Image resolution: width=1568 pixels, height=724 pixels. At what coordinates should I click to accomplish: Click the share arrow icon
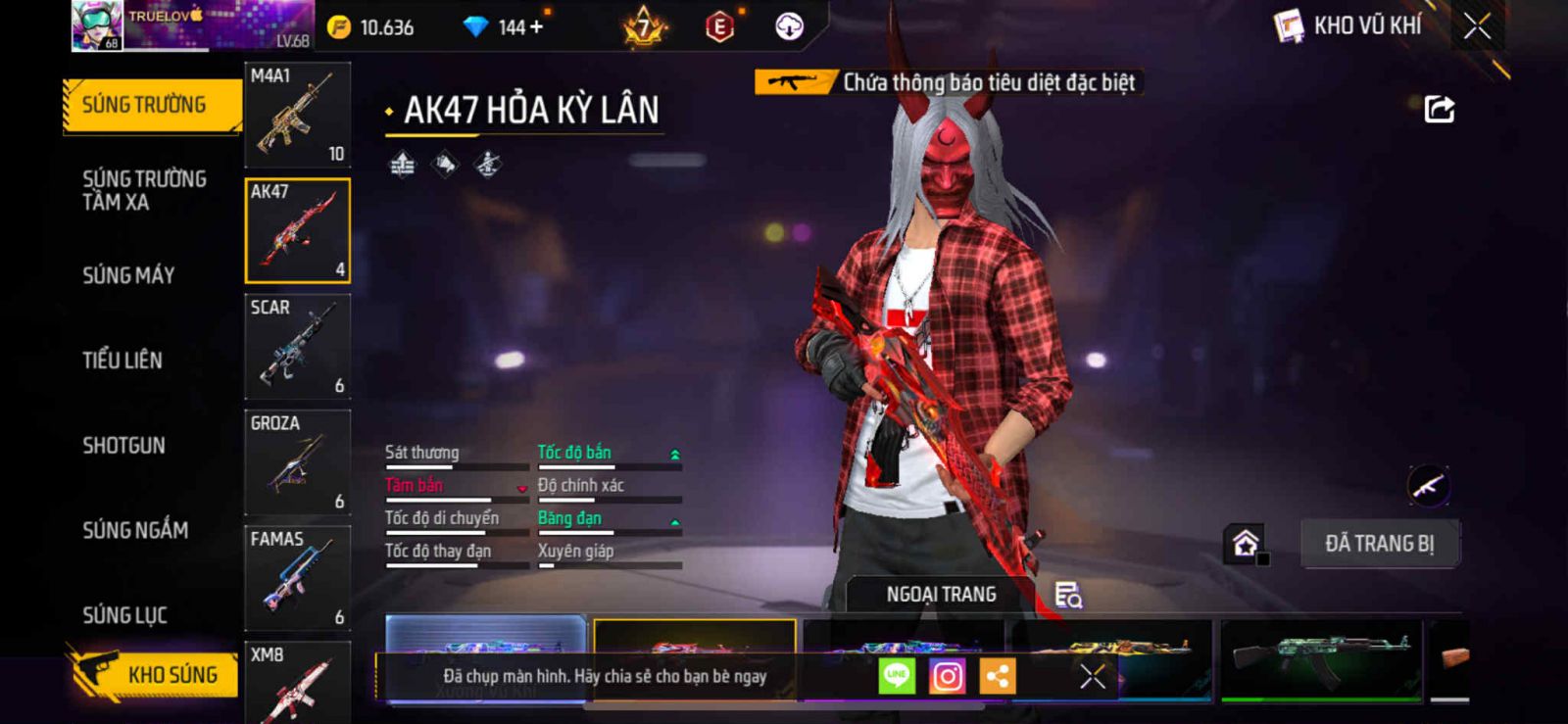1439,109
